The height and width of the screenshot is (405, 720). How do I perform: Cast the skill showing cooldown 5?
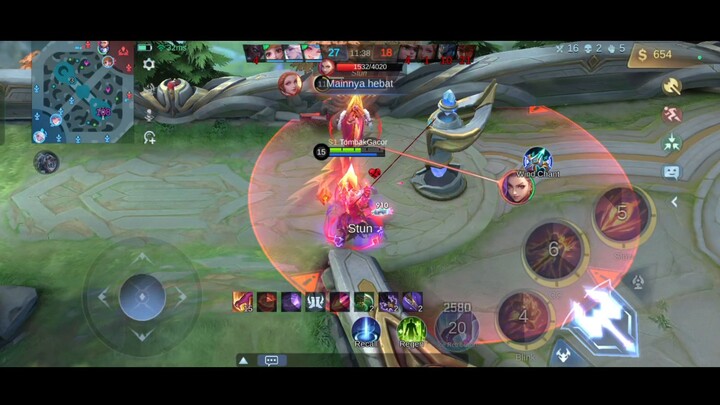[621, 212]
